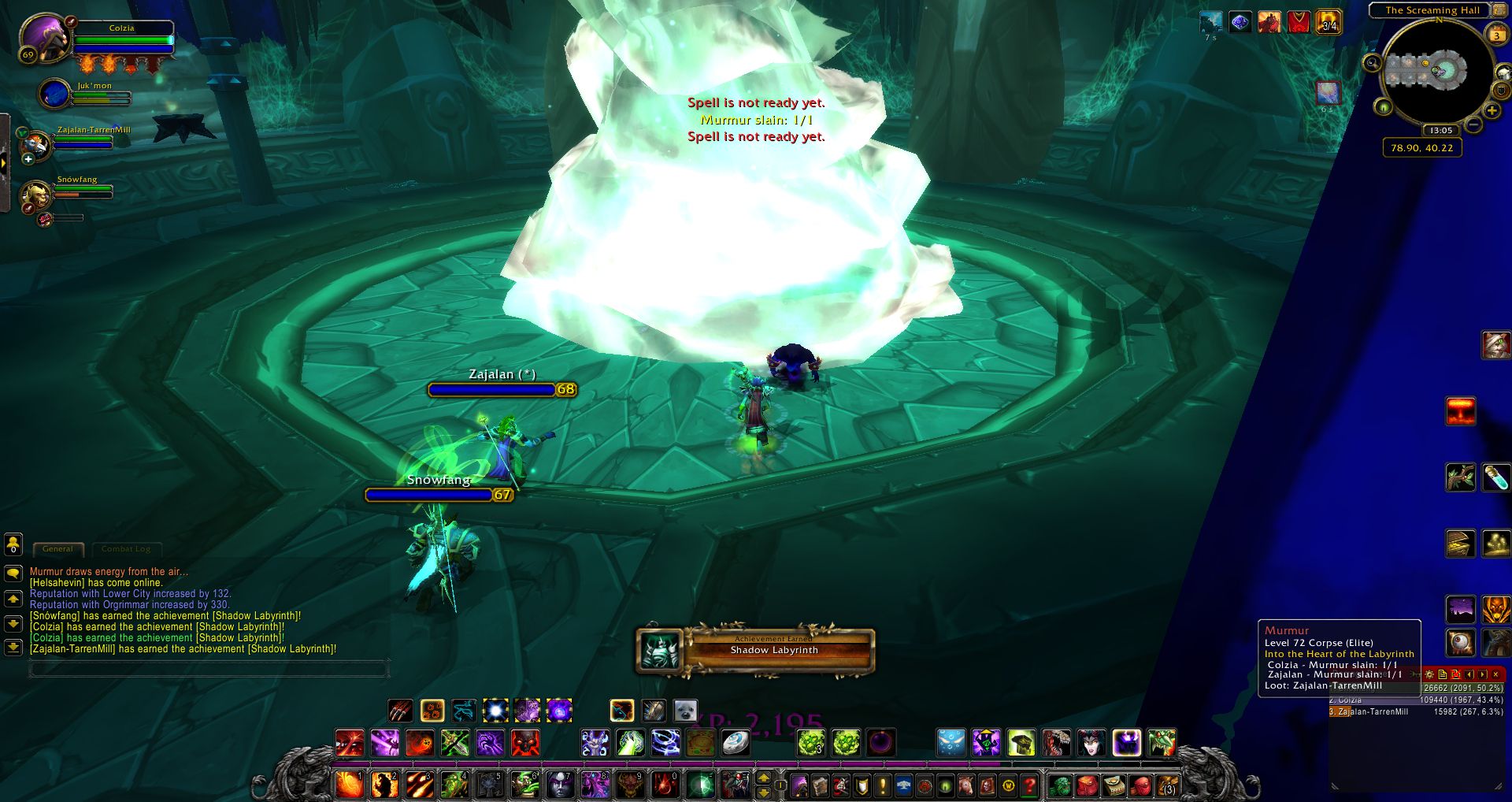Open the backpack bag showing (3)
Image resolution: width=1512 pixels, height=802 pixels.
(x=1168, y=785)
